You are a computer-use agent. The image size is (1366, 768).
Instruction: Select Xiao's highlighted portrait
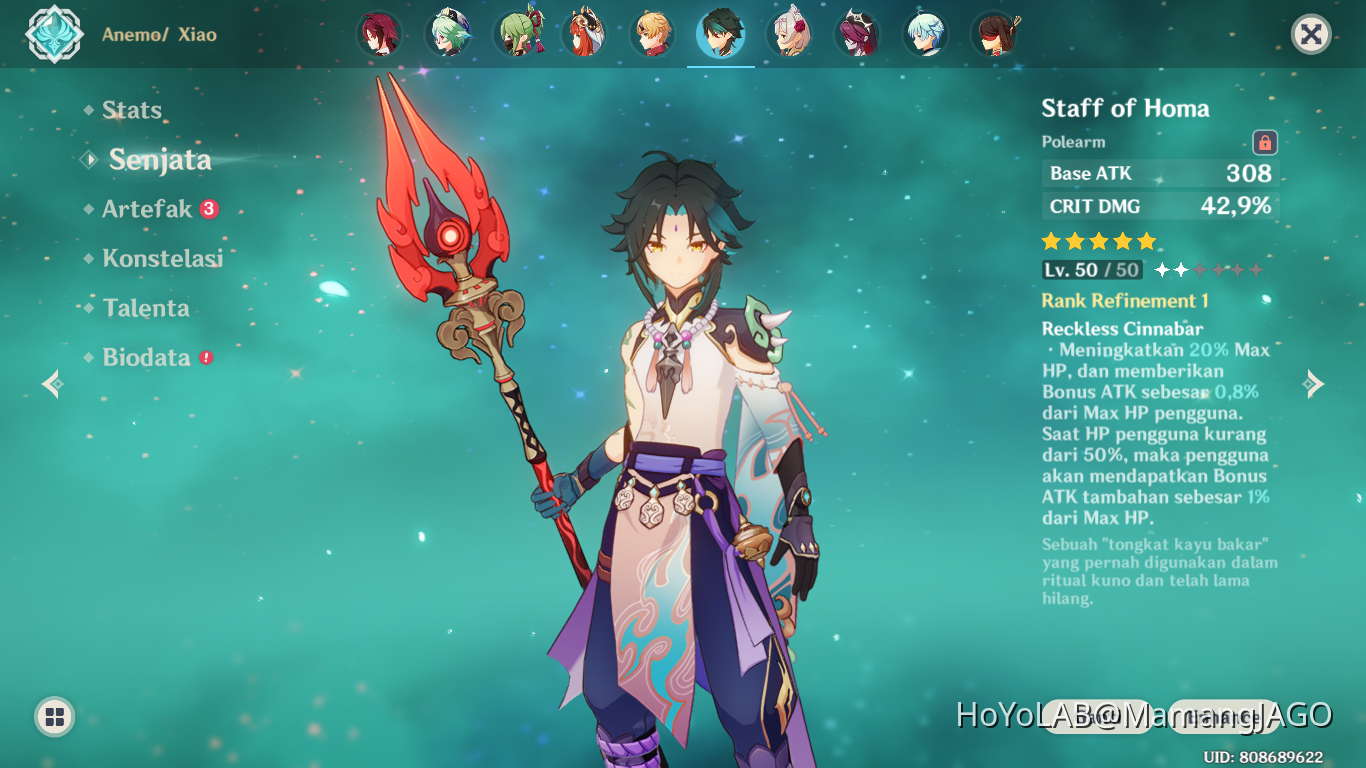[720, 32]
